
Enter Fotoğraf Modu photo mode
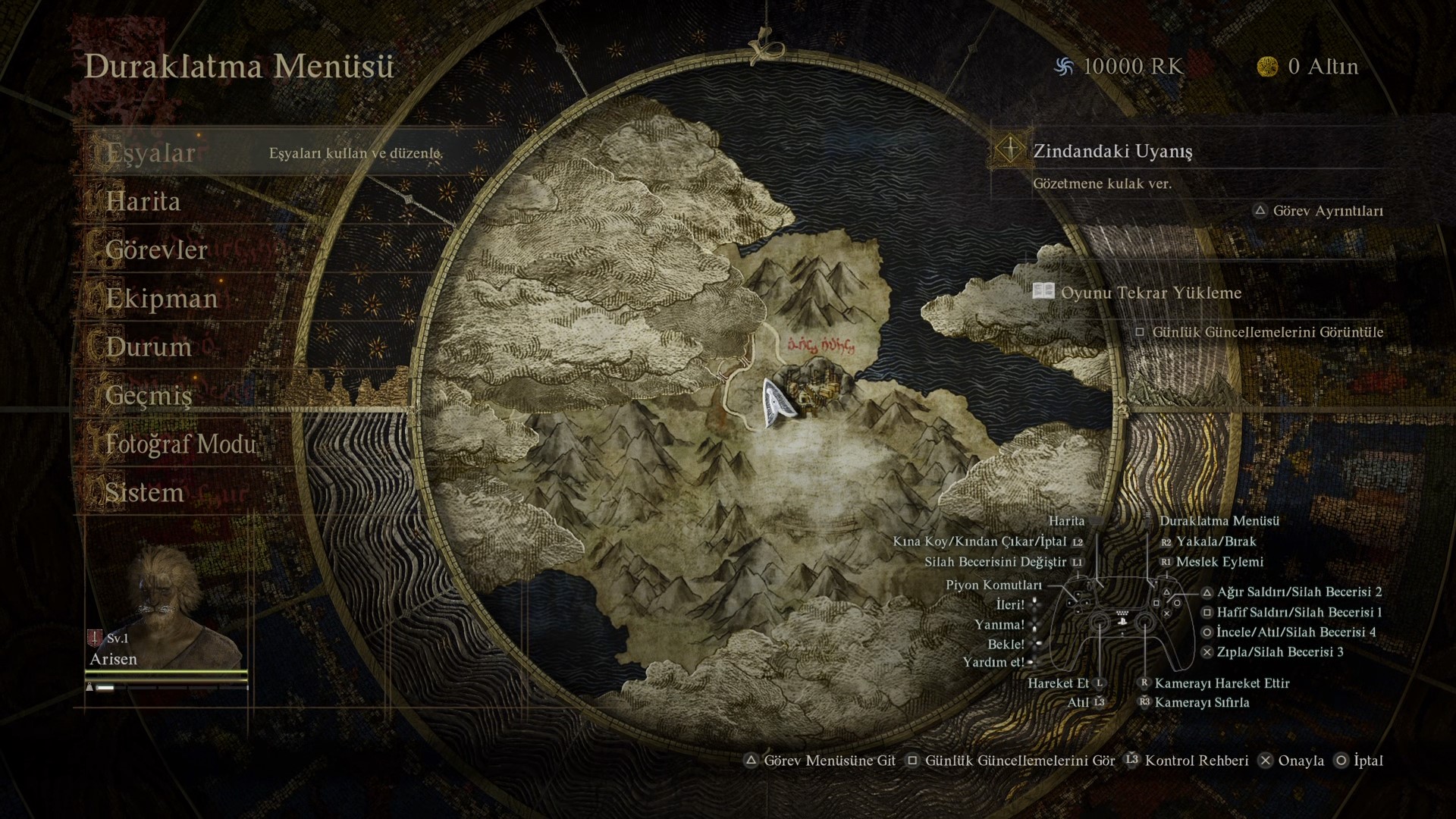[180, 444]
